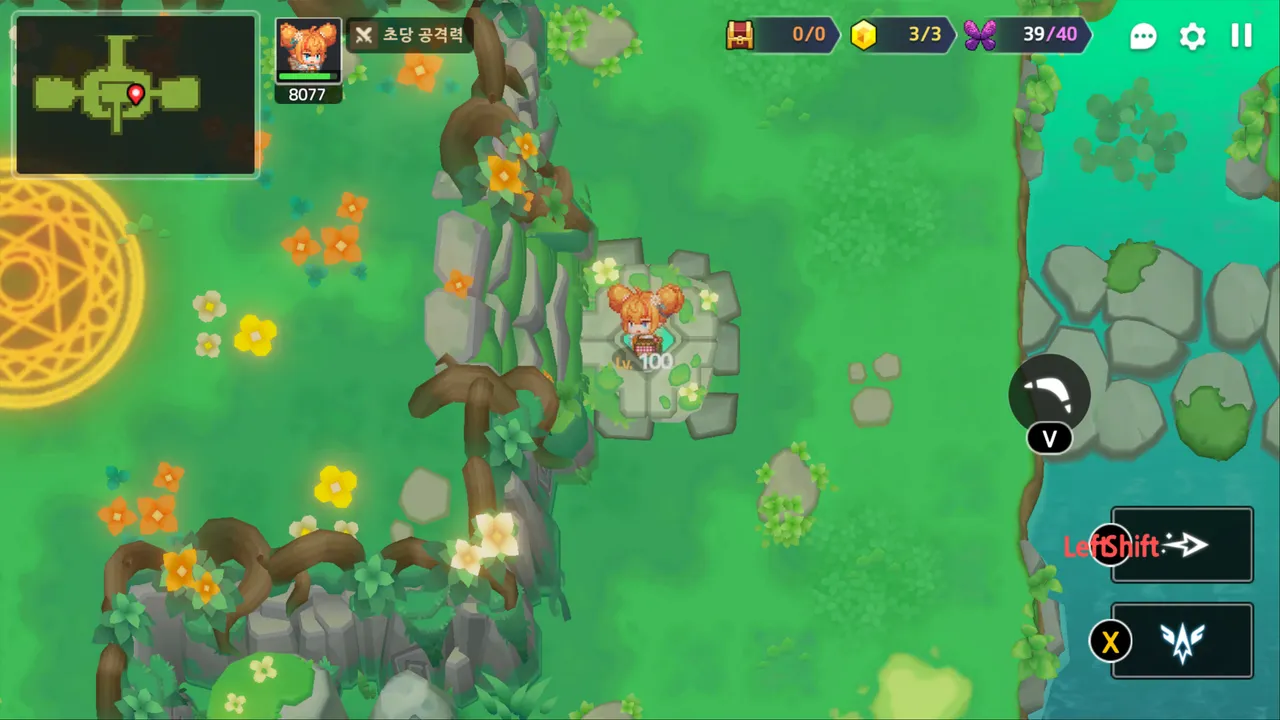Click the red location pin on the minimap
This screenshot has width=1280, height=720.
coord(136,93)
